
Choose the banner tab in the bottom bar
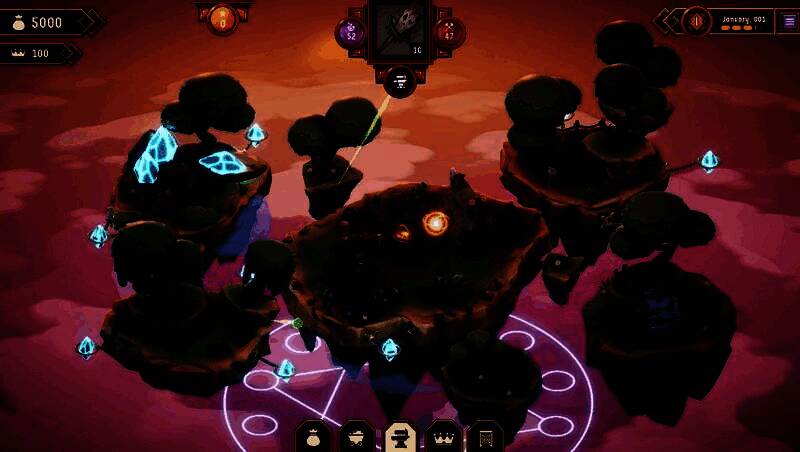coord(485,438)
